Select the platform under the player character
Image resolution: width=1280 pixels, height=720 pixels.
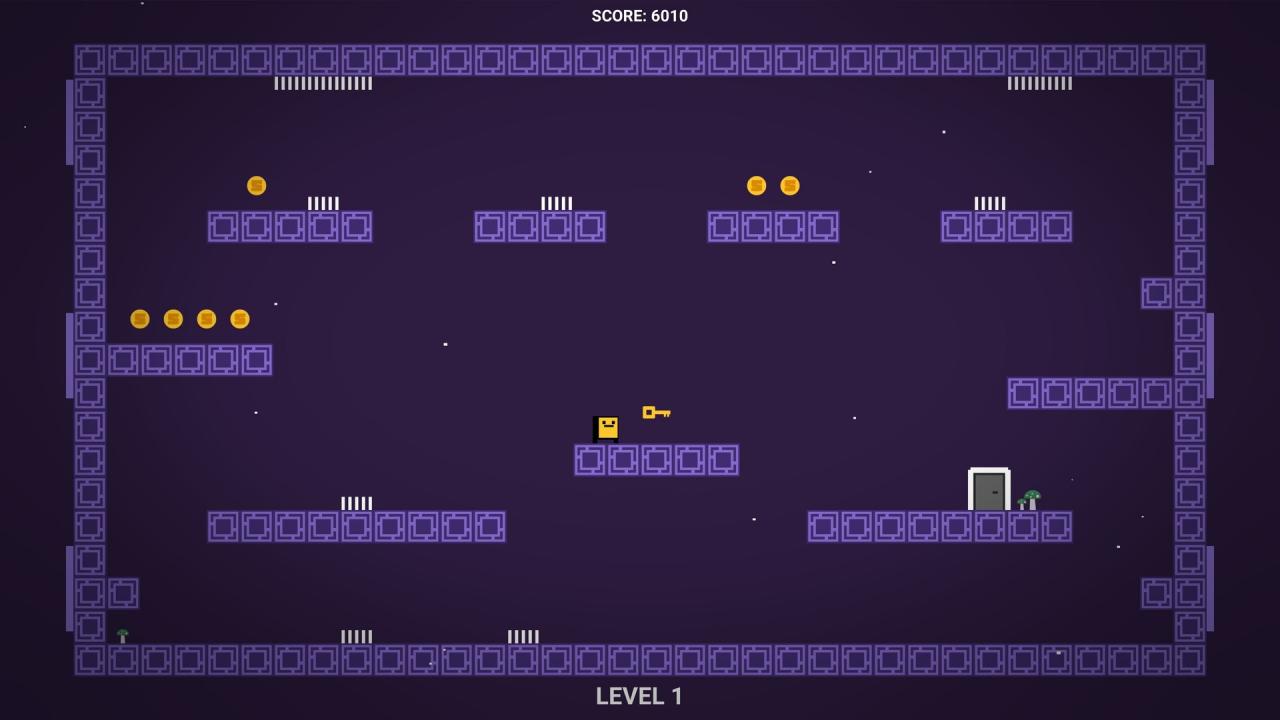click(656, 459)
